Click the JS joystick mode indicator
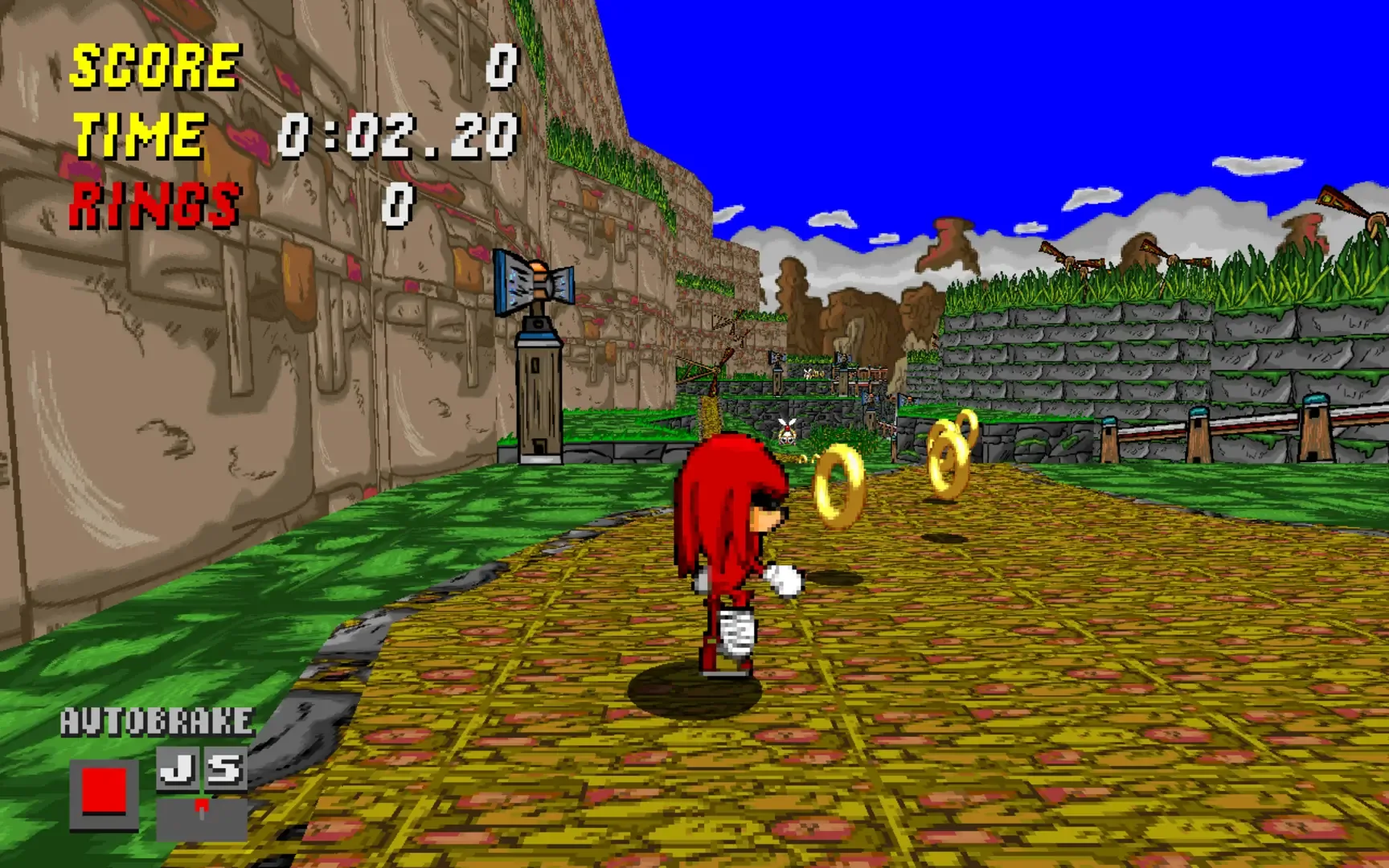1389x868 pixels. pos(201,770)
